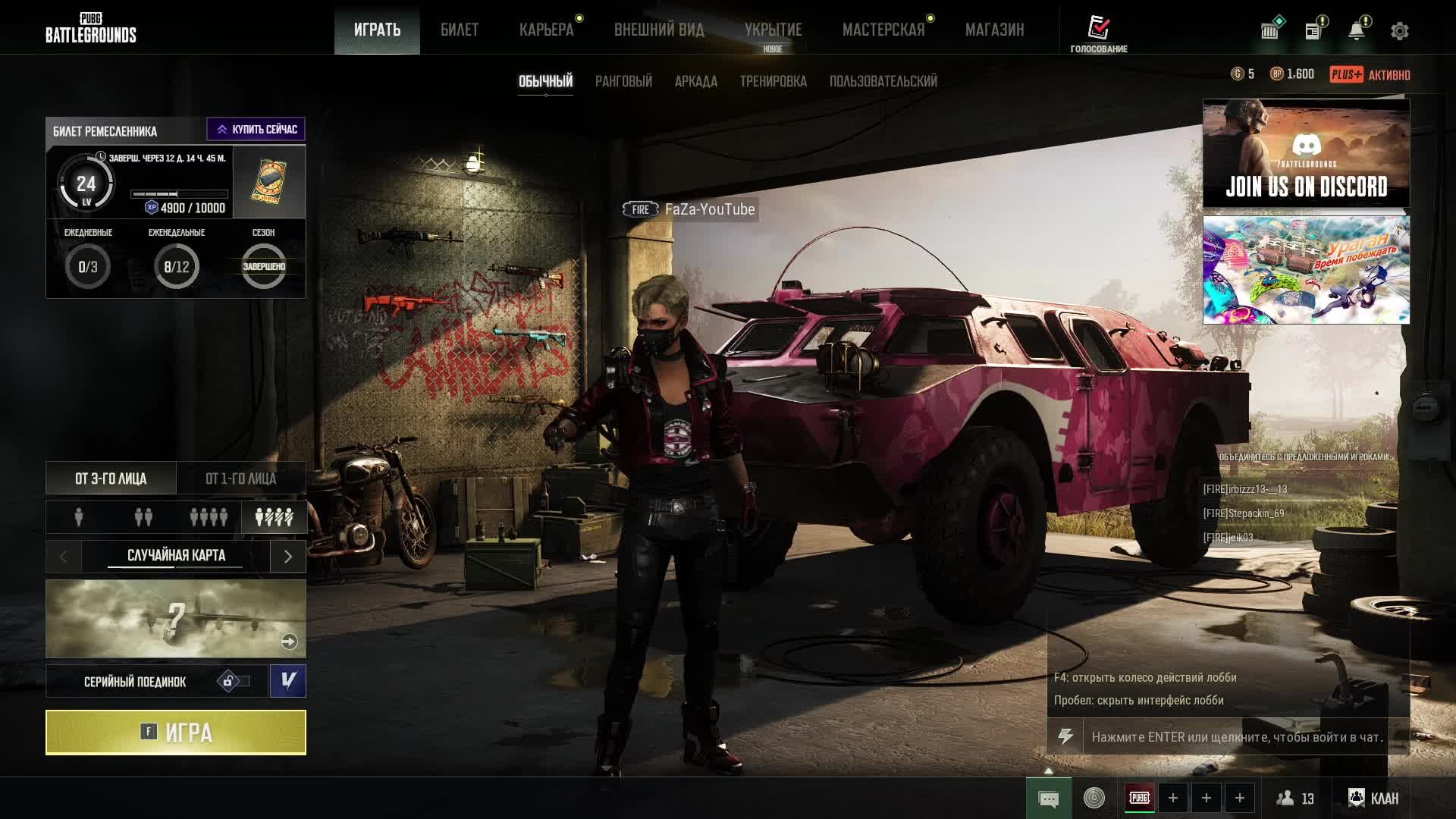Select solo mode with single player icon
The width and height of the screenshot is (1456, 819).
(79, 517)
